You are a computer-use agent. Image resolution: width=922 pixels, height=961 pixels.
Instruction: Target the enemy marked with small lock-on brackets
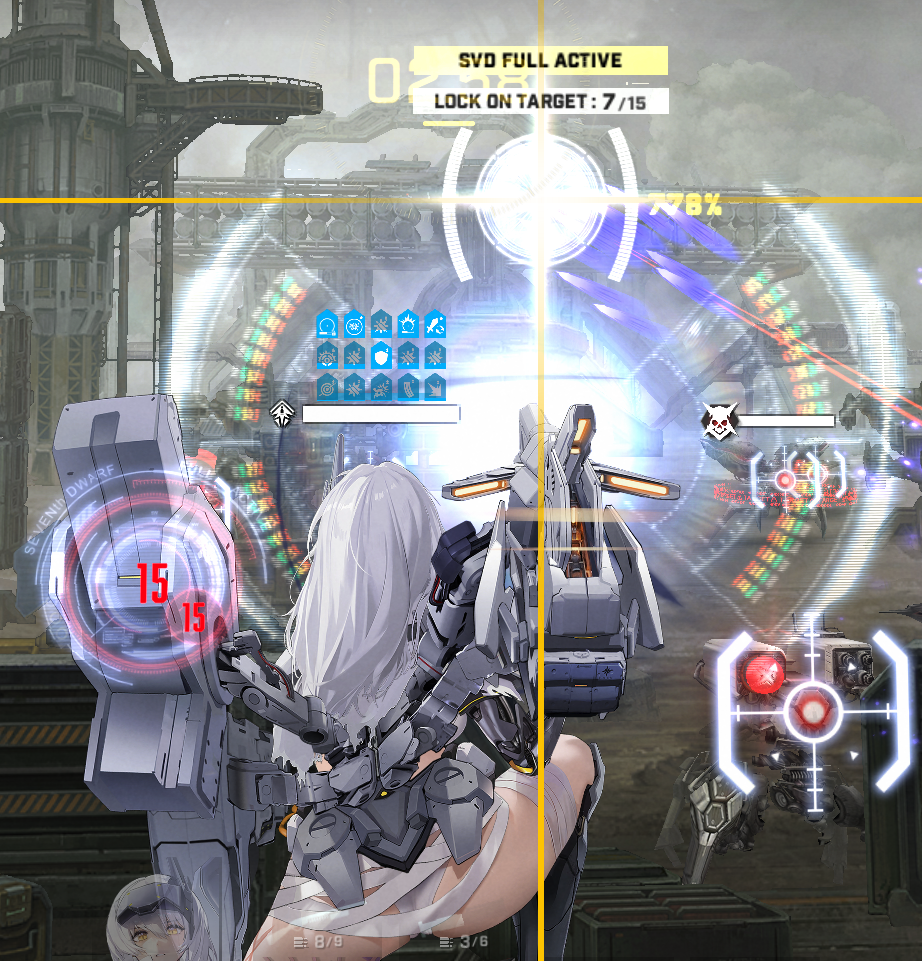(x=785, y=480)
